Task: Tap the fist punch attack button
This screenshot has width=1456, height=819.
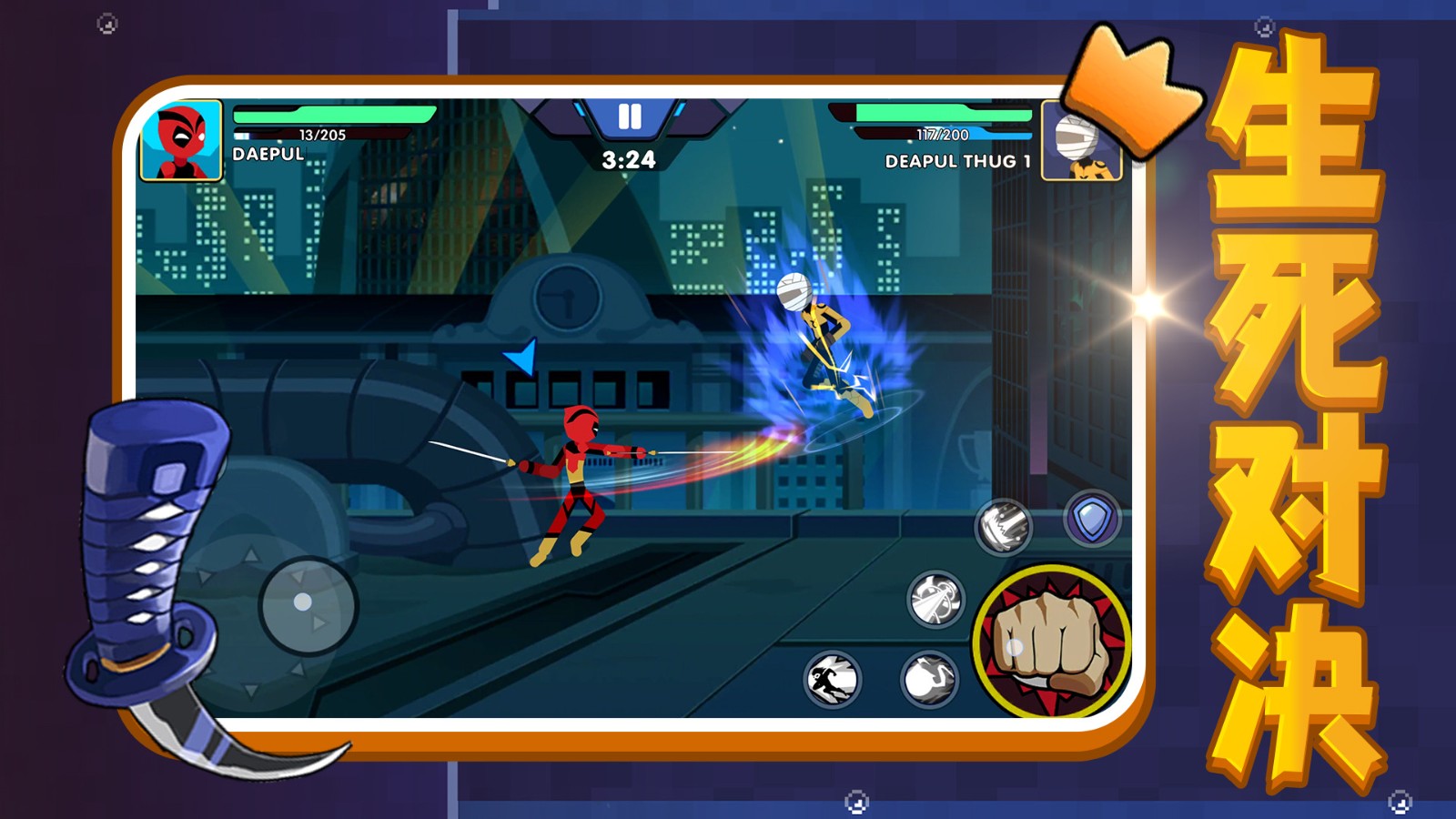Action: 1051,641
